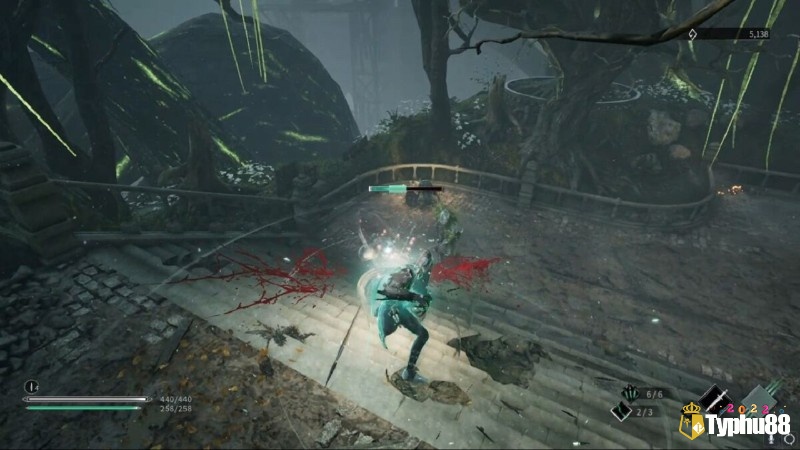Screen dimensions: 800x450
Task: Click the circular status icon above the health bar
Action: (32, 386)
